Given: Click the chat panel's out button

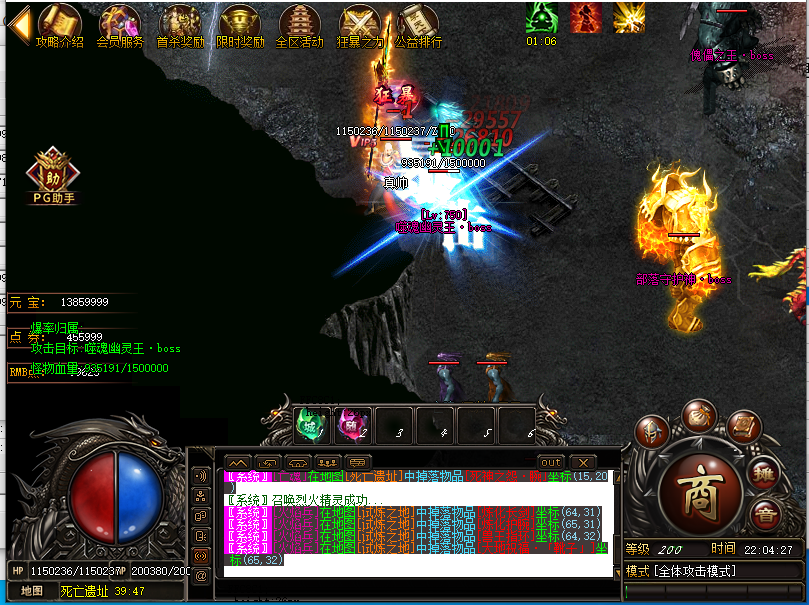Looking at the screenshot, I should 551,463.
